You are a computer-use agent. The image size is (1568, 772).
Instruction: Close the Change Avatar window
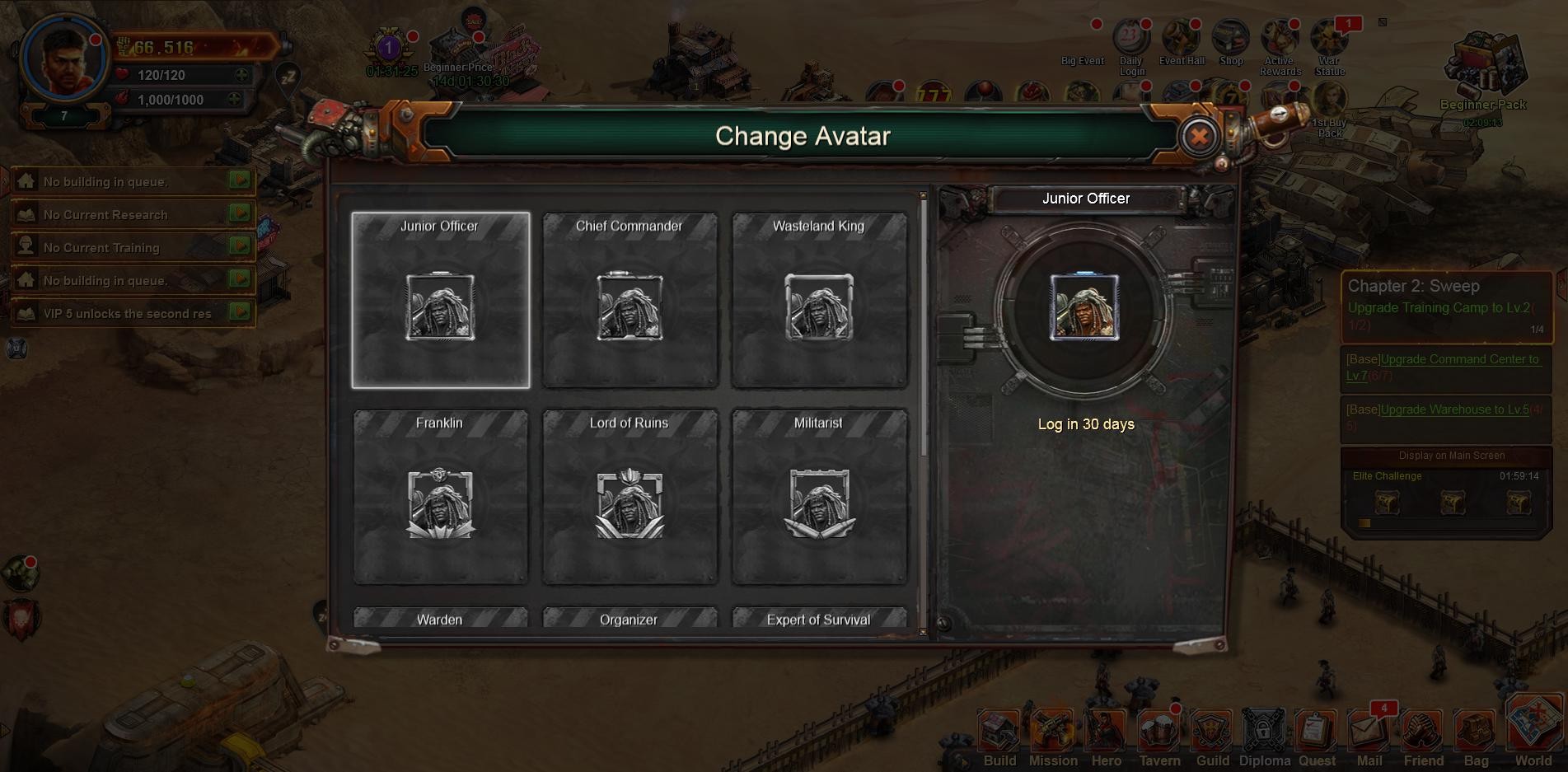pyautogui.click(x=1199, y=136)
